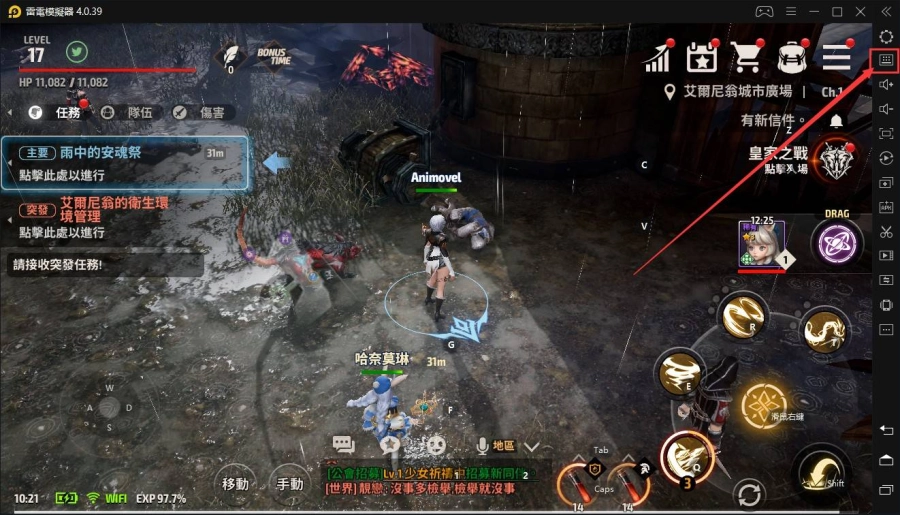Tap the circular swap arrows button
The width and height of the screenshot is (900, 515).
(x=747, y=493)
